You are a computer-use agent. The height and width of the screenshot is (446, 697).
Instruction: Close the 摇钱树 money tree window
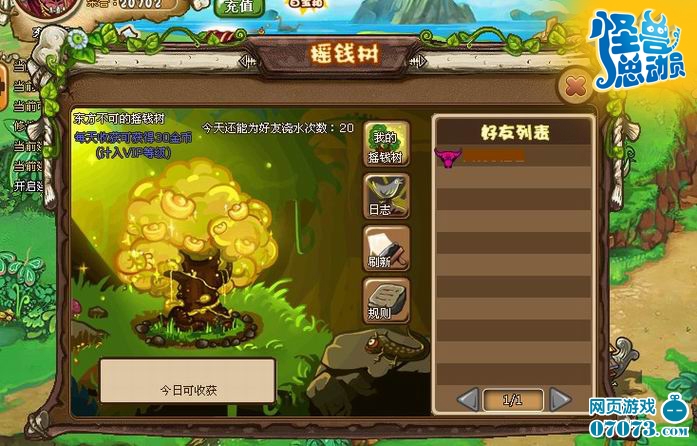574,86
